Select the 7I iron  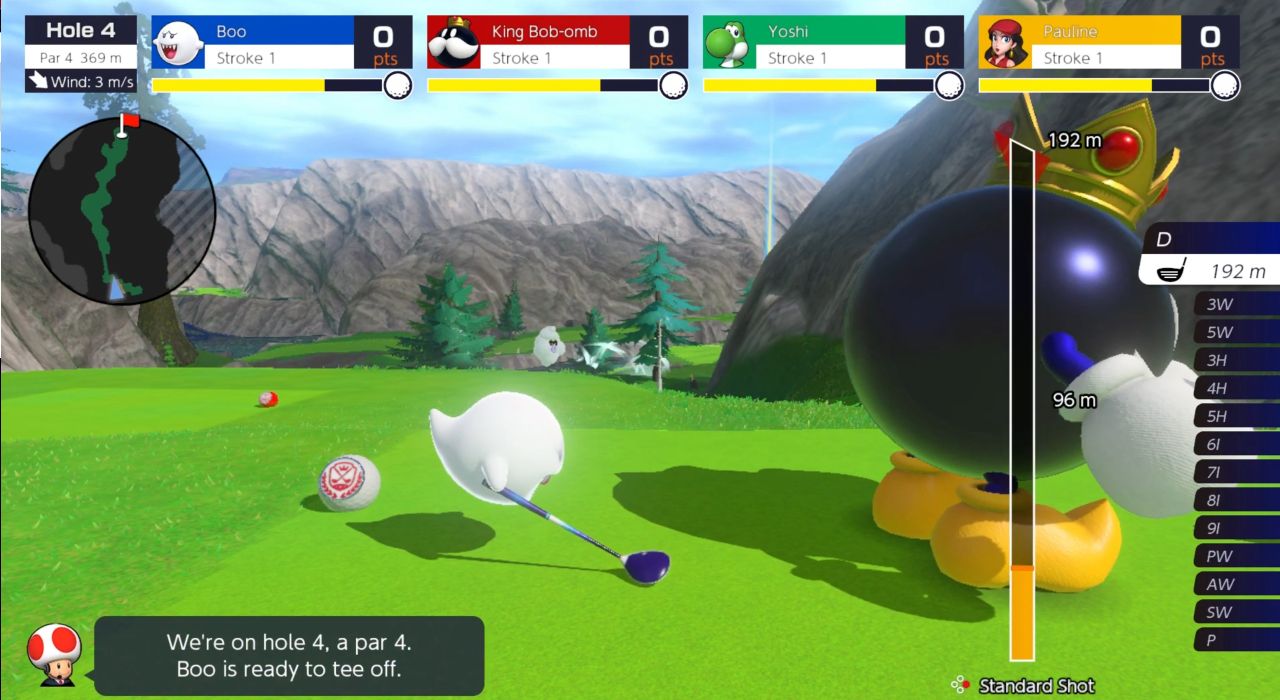1235,472
